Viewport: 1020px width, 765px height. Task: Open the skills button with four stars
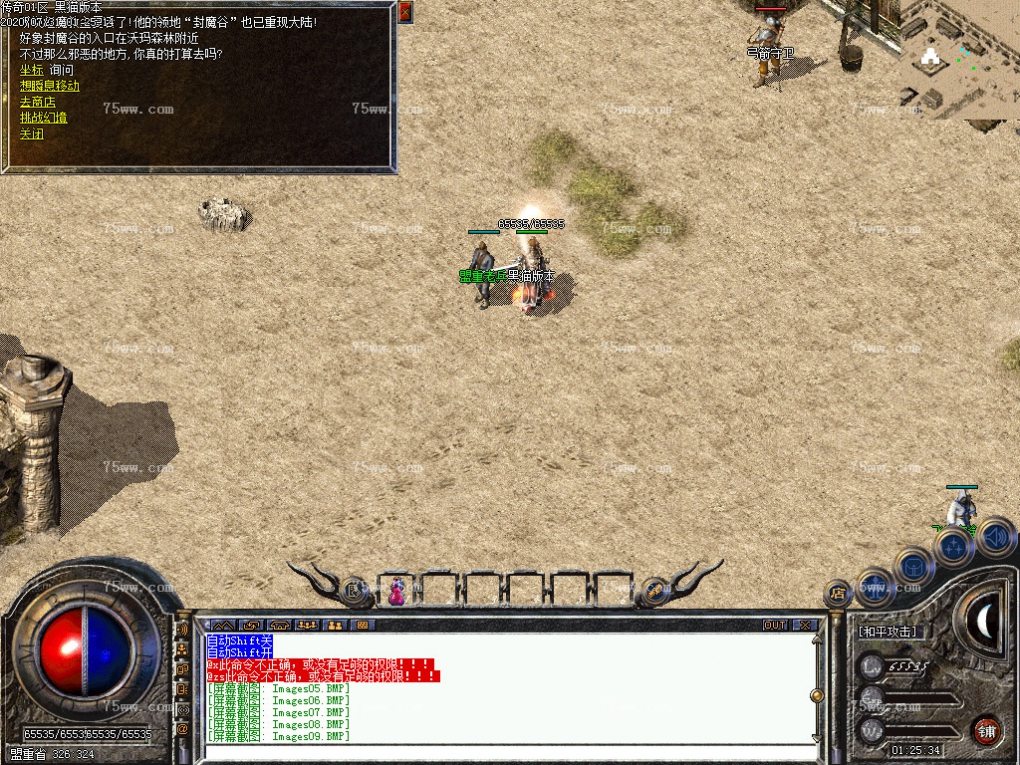coord(954,547)
